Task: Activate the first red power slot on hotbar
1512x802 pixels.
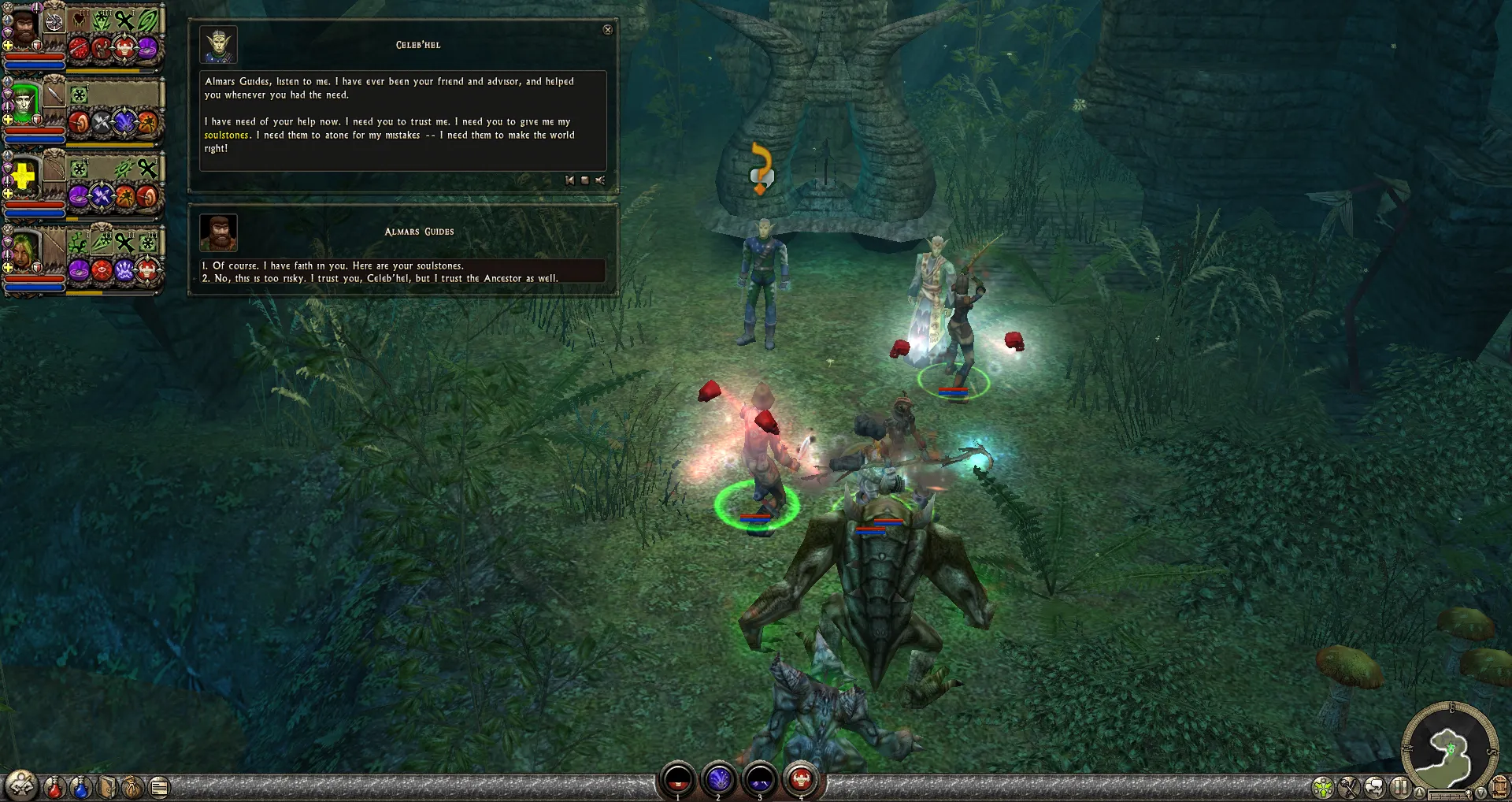Action: (677, 780)
